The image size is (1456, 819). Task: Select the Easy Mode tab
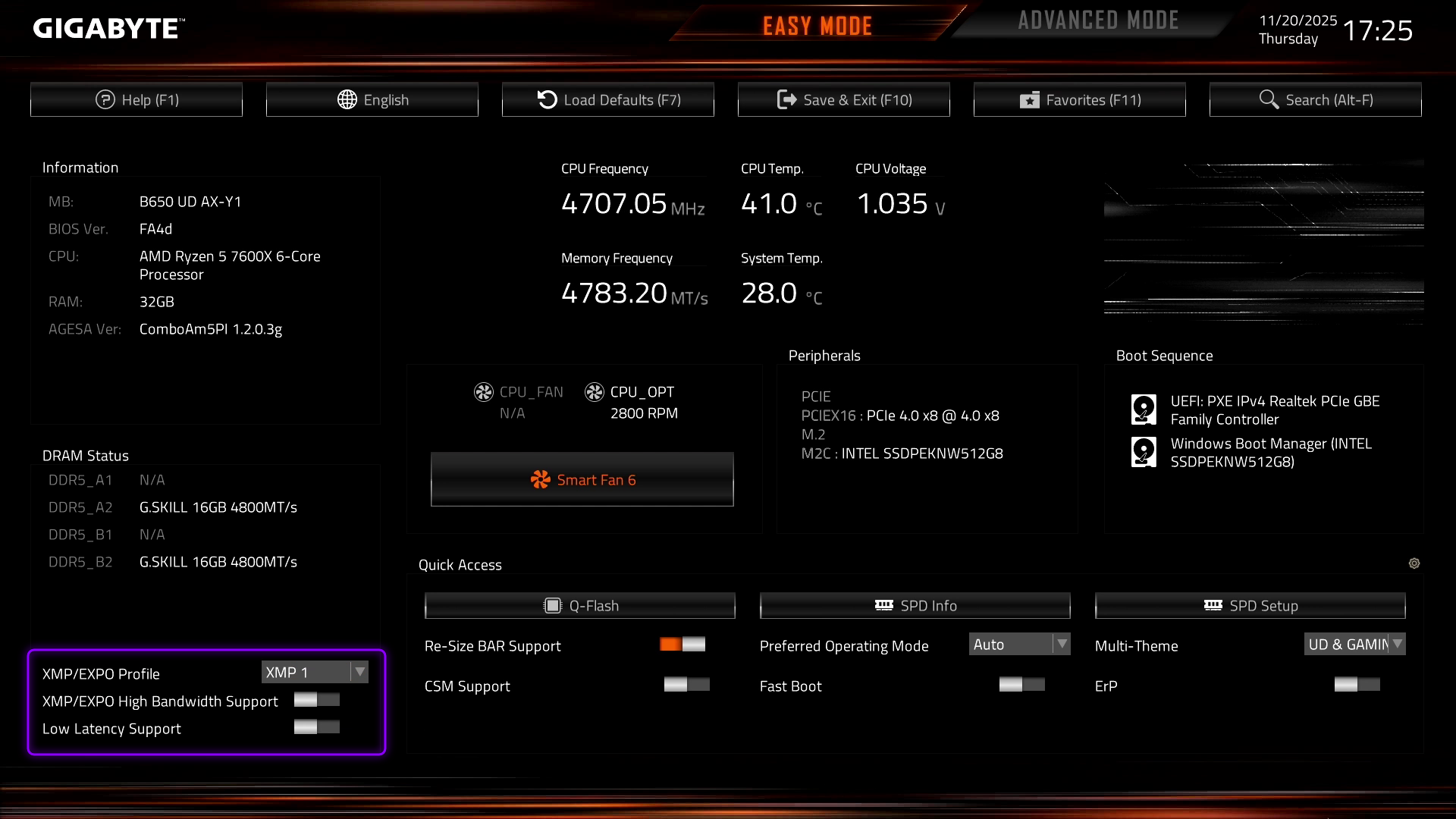[x=817, y=26]
